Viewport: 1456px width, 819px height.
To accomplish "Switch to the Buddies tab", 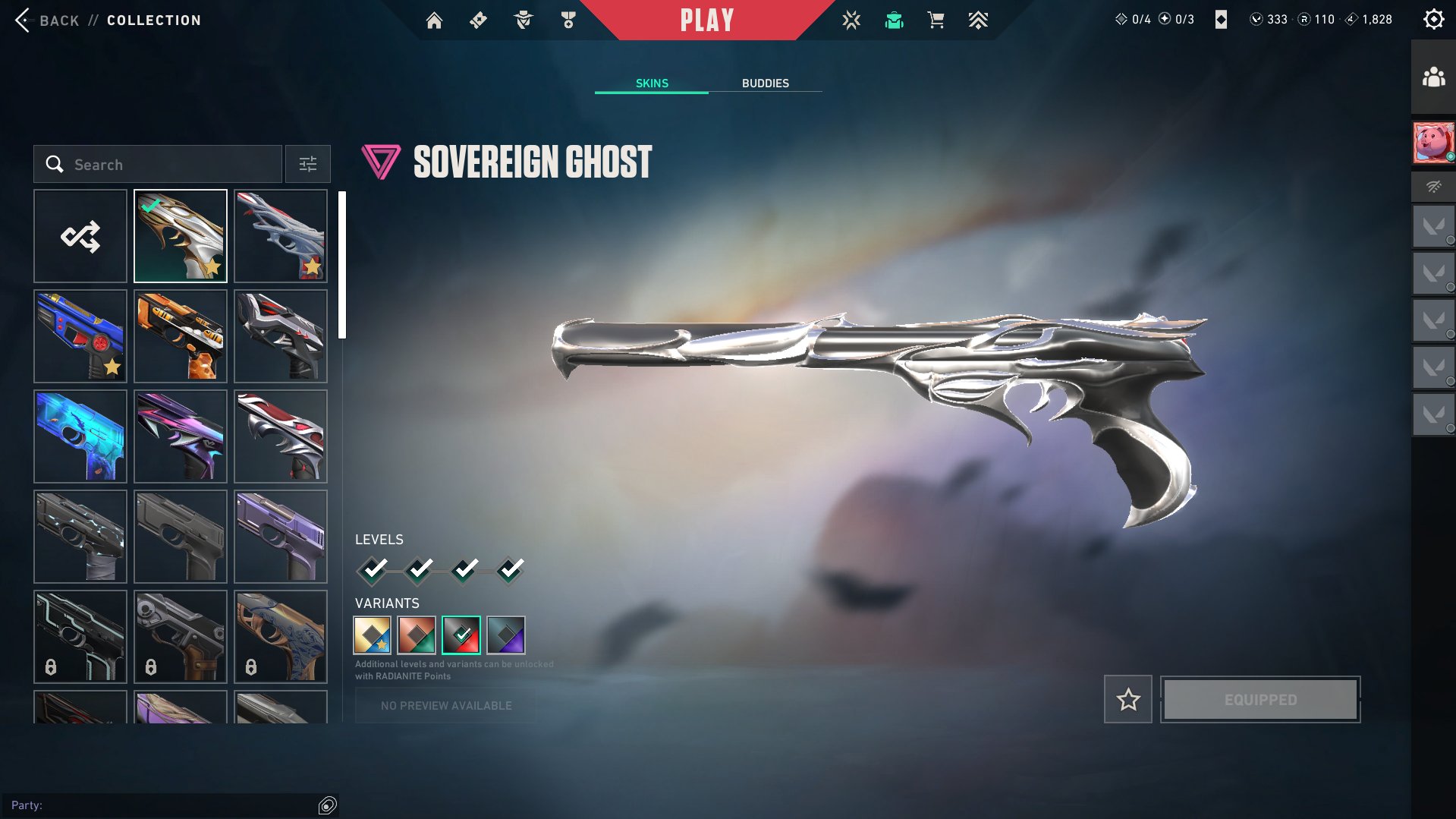I will tap(765, 83).
